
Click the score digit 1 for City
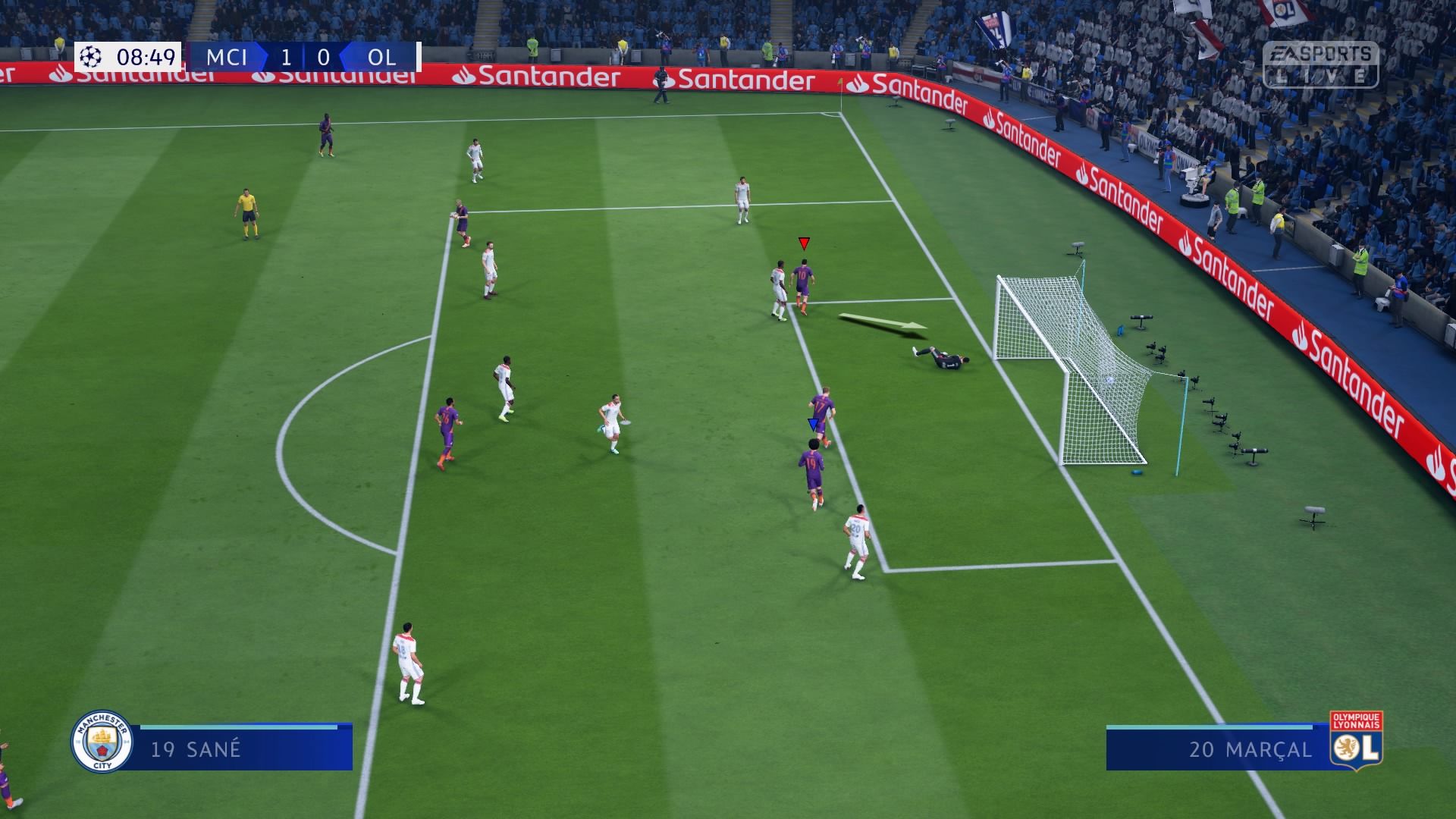tap(284, 55)
